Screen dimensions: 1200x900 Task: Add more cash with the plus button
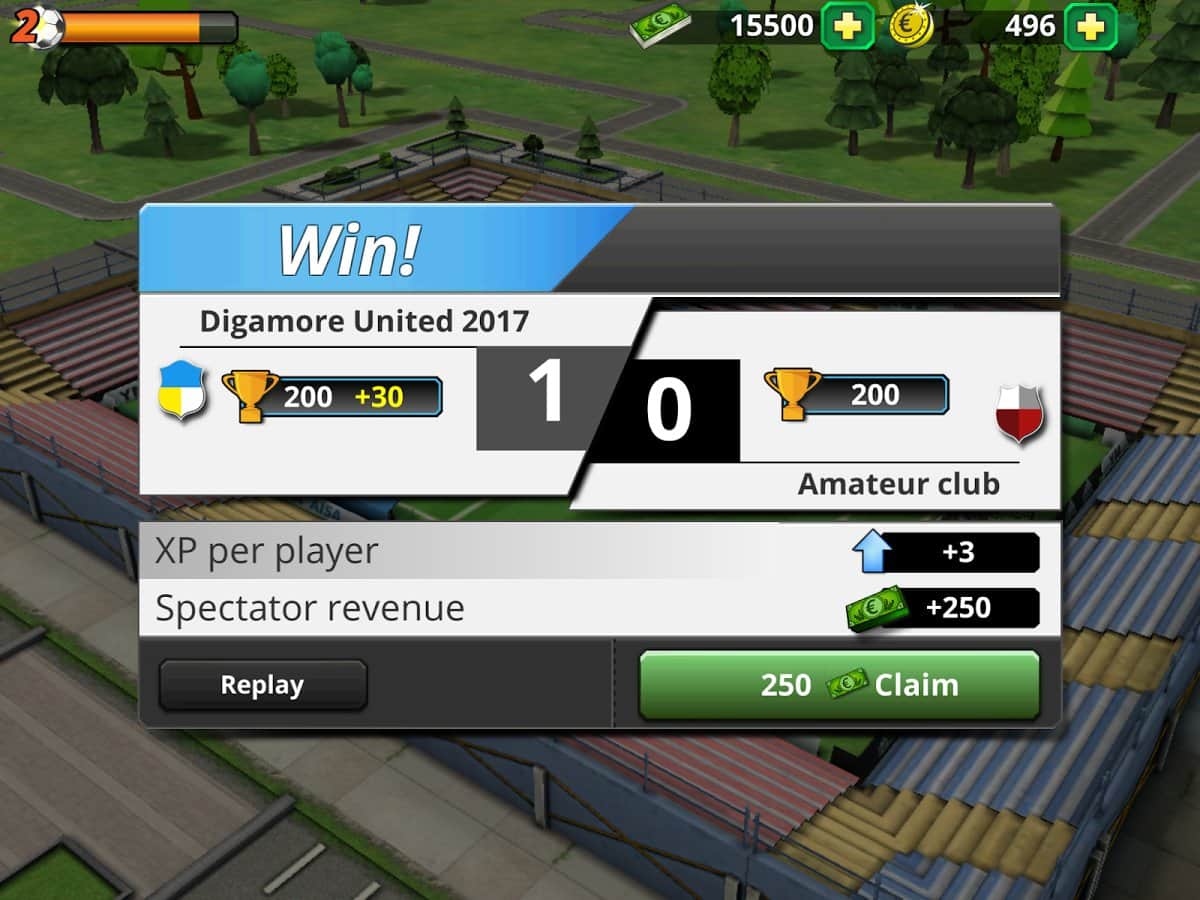847,27
